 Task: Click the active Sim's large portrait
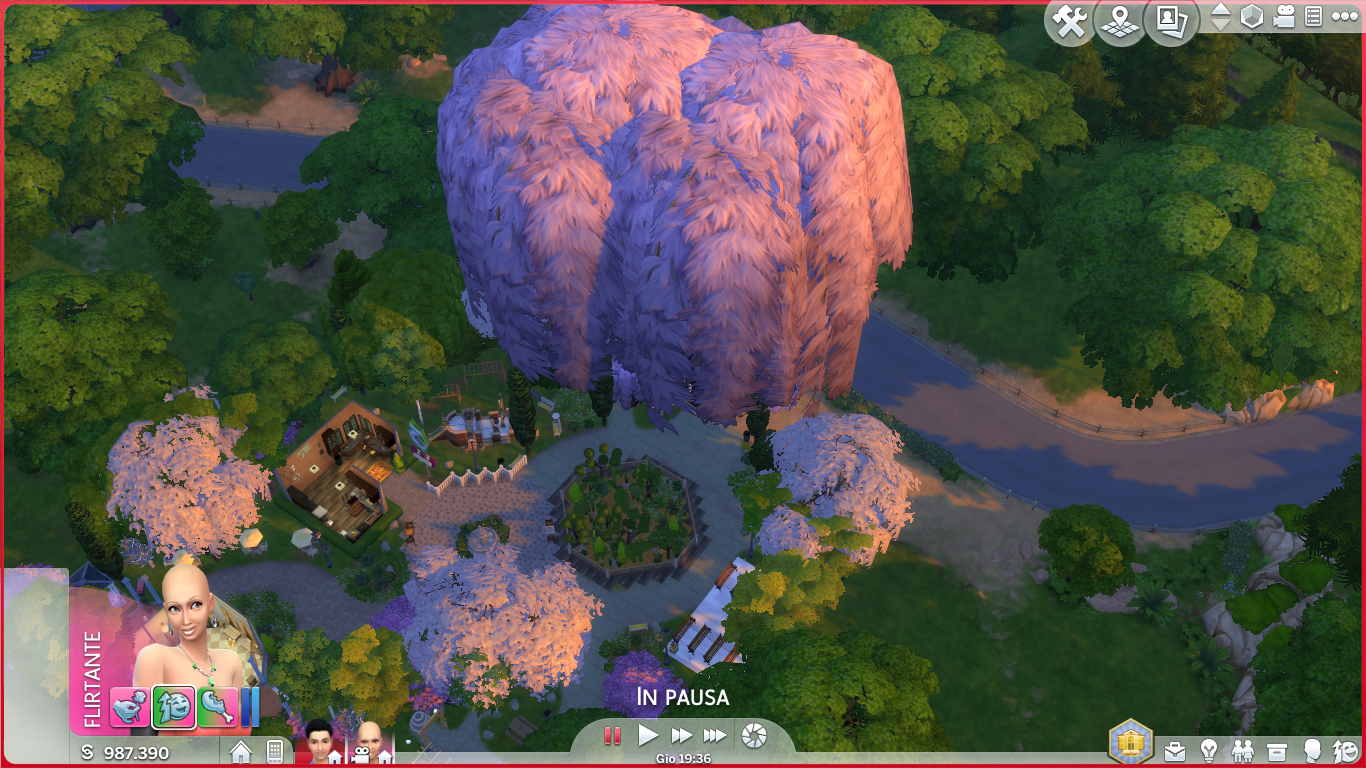coord(185,620)
